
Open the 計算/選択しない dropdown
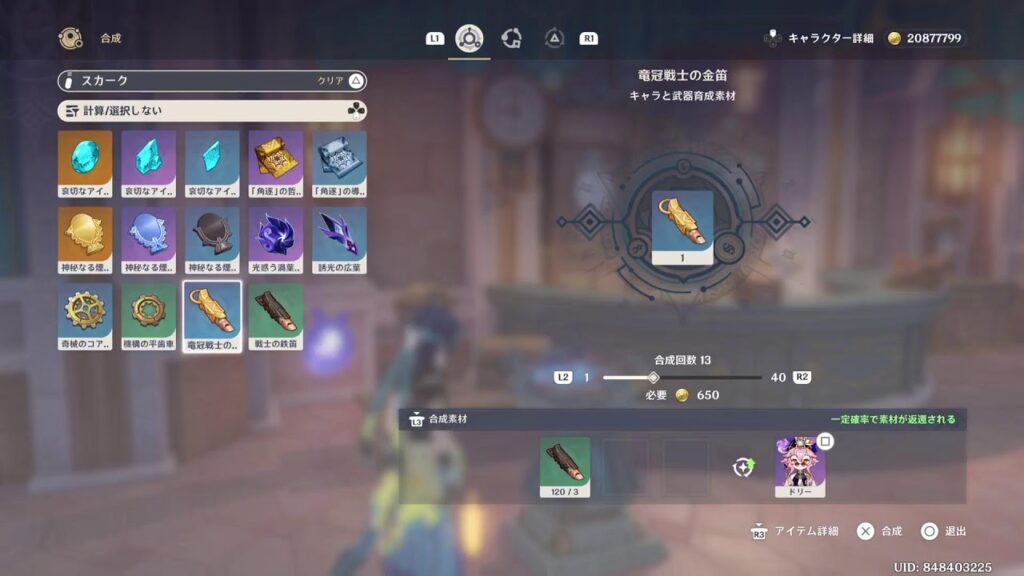pos(212,110)
